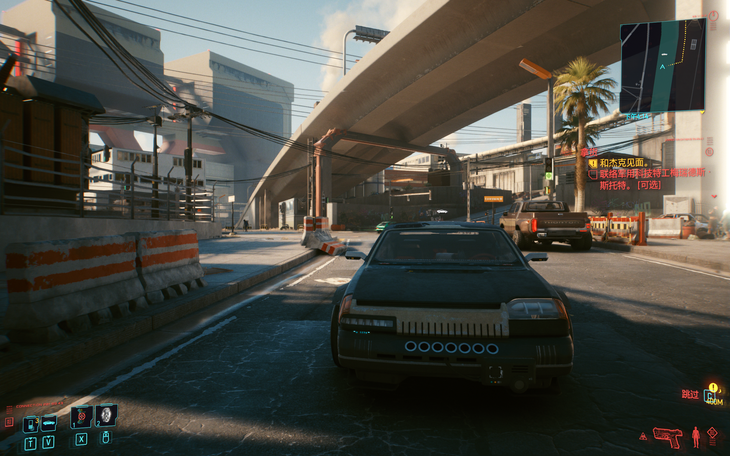Click the red character stance silhouette icon
Viewport: 730px width, 456px height.
pos(695,436)
